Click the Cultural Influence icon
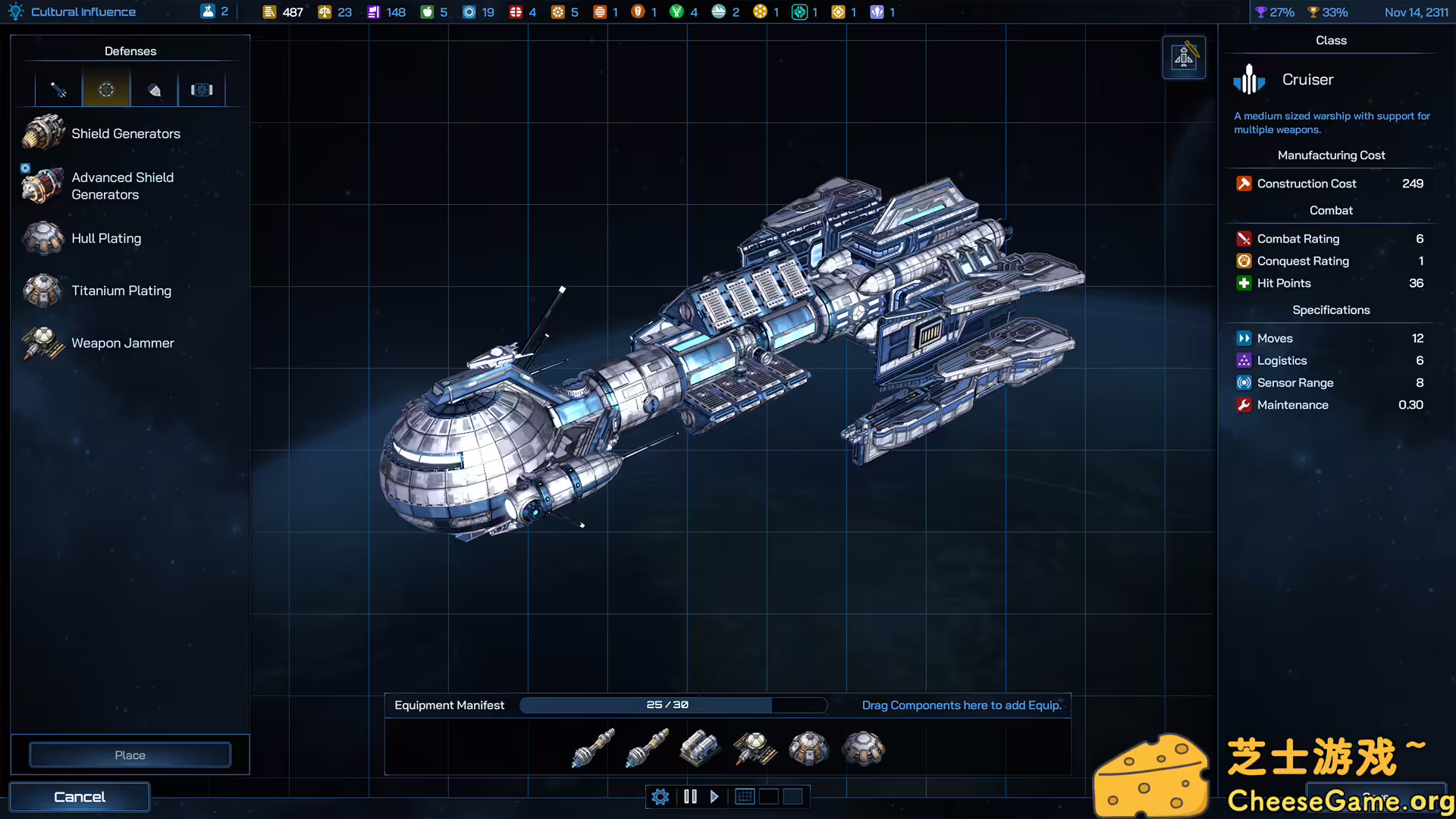The image size is (1456, 819). [15, 11]
